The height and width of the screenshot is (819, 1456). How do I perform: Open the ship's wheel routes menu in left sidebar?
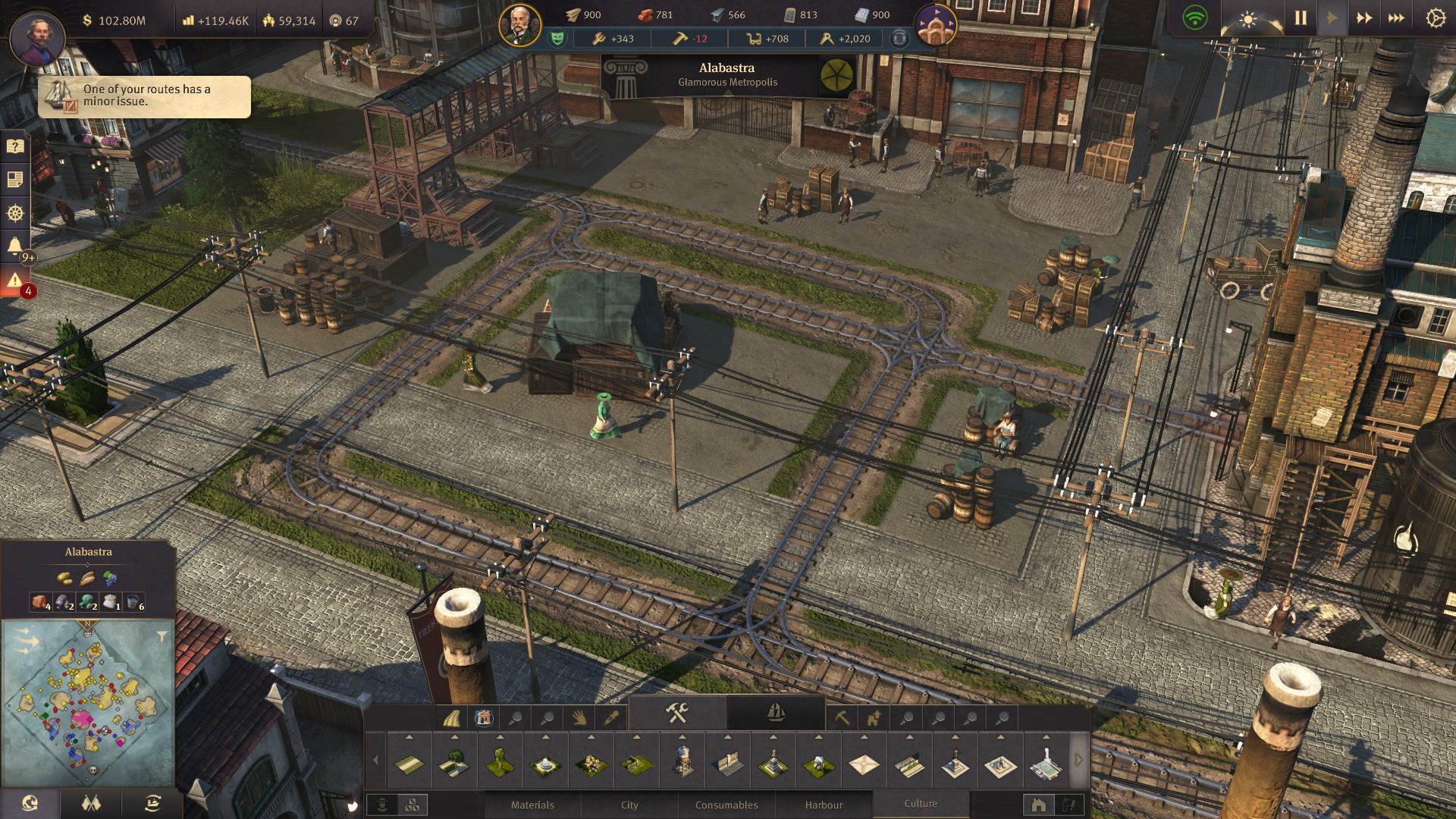pos(14,212)
